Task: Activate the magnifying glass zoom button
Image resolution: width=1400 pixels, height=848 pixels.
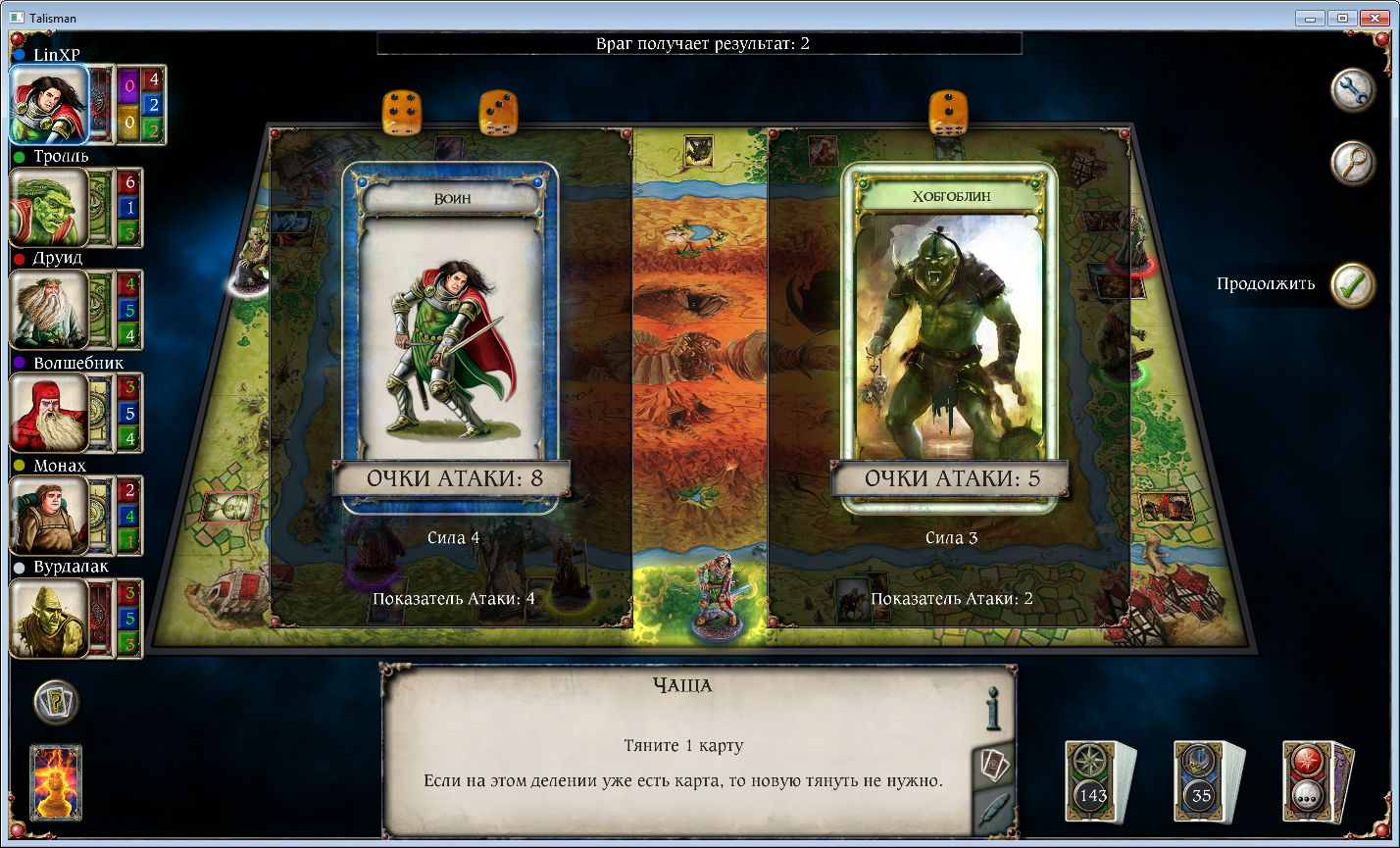Action: point(1353,163)
